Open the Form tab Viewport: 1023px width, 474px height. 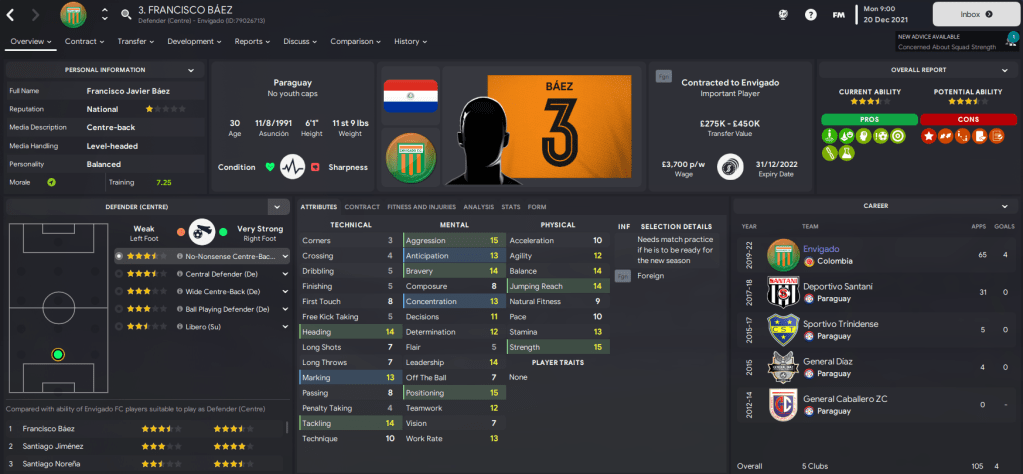pyautogui.click(x=537, y=206)
